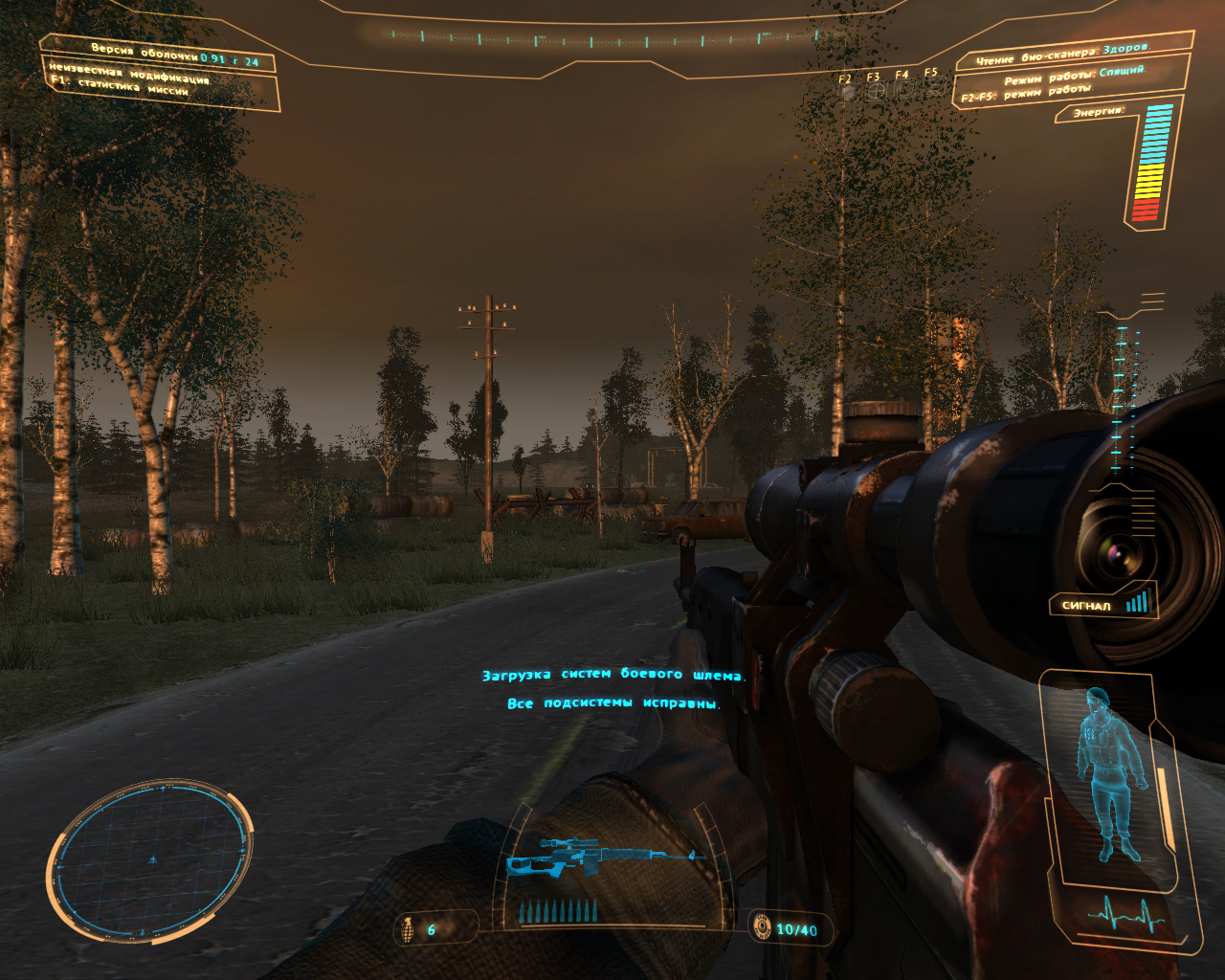Activate the F4 circular mode icon

(903, 90)
